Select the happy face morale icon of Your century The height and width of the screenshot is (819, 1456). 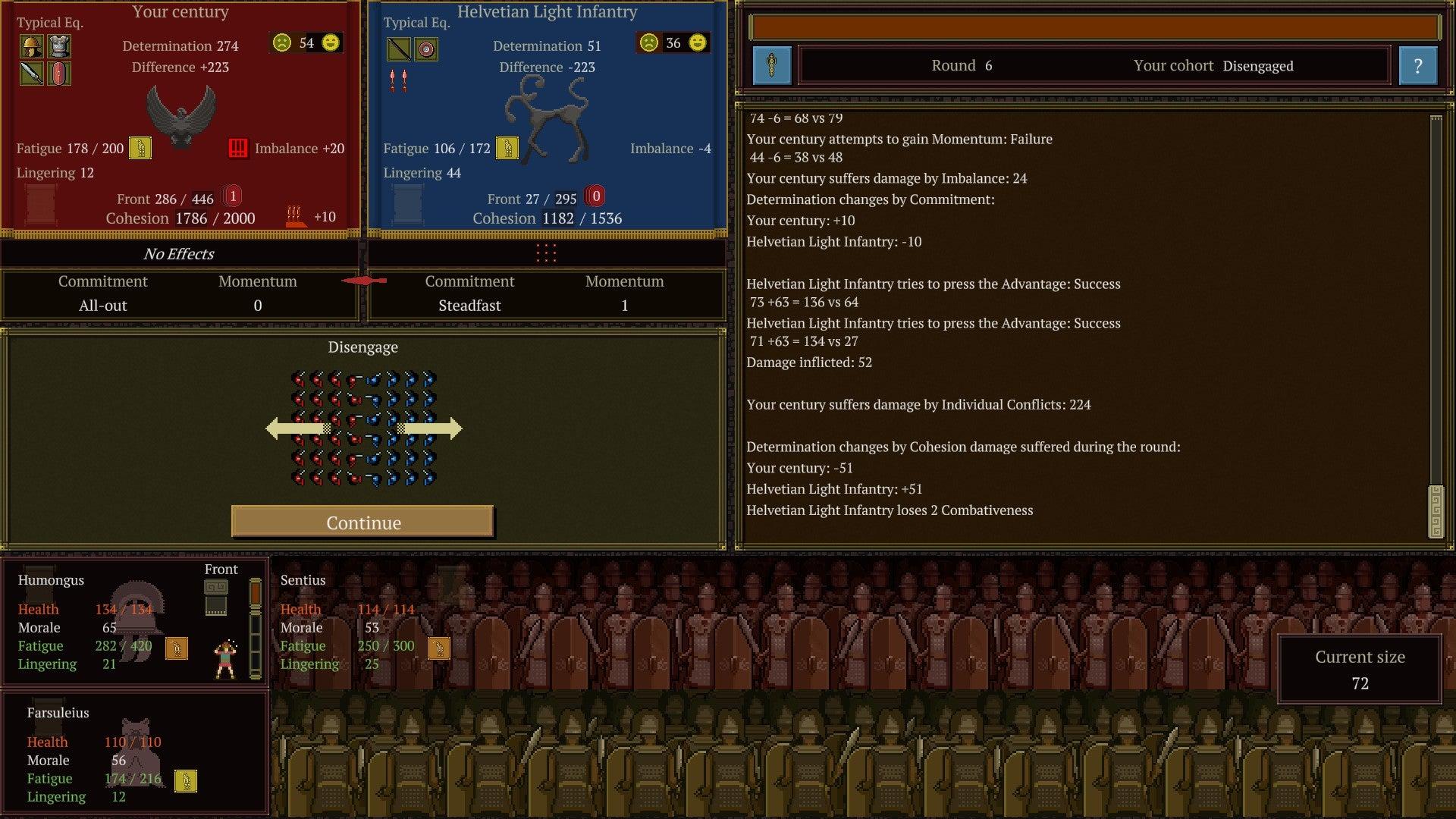point(331,43)
